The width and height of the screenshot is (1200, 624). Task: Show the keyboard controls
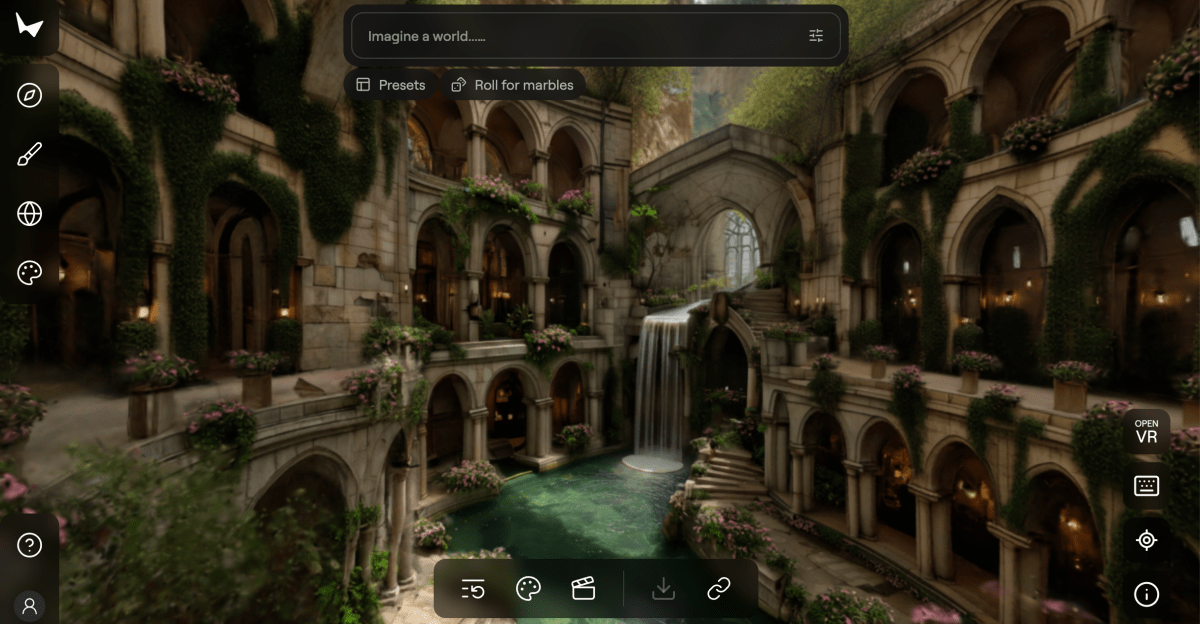pos(1146,486)
